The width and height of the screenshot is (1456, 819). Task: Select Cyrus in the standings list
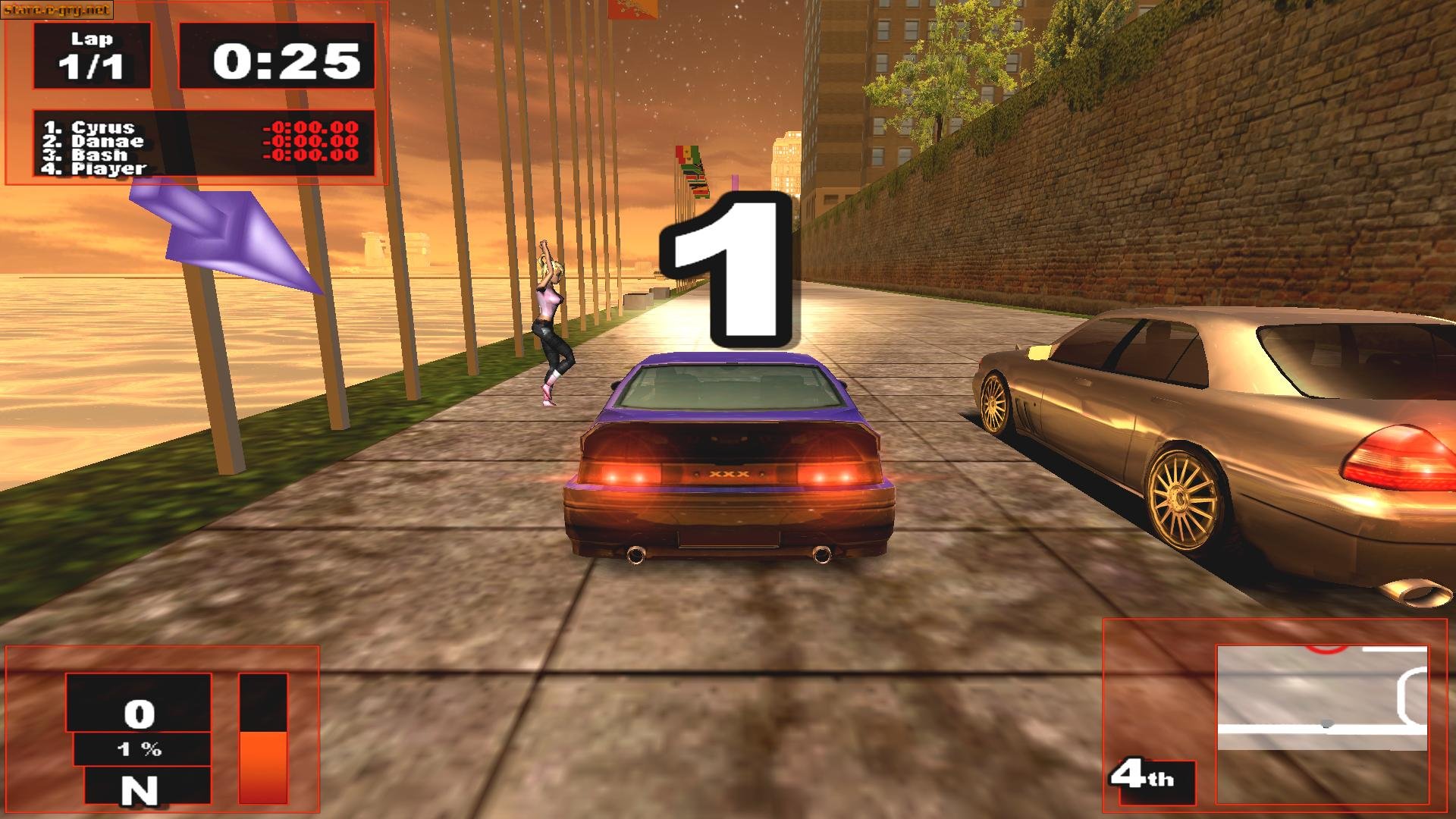(x=102, y=127)
